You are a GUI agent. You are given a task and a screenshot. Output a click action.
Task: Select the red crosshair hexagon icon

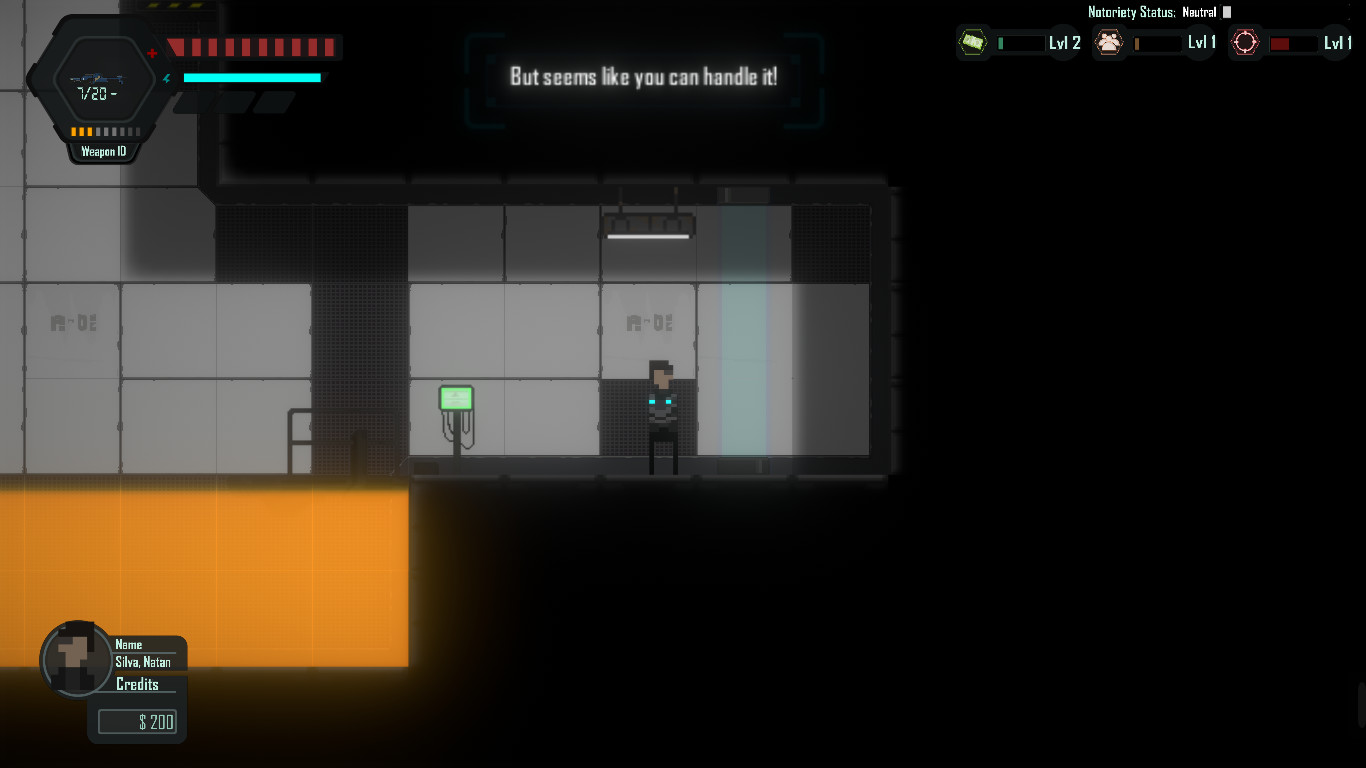pos(1245,42)
